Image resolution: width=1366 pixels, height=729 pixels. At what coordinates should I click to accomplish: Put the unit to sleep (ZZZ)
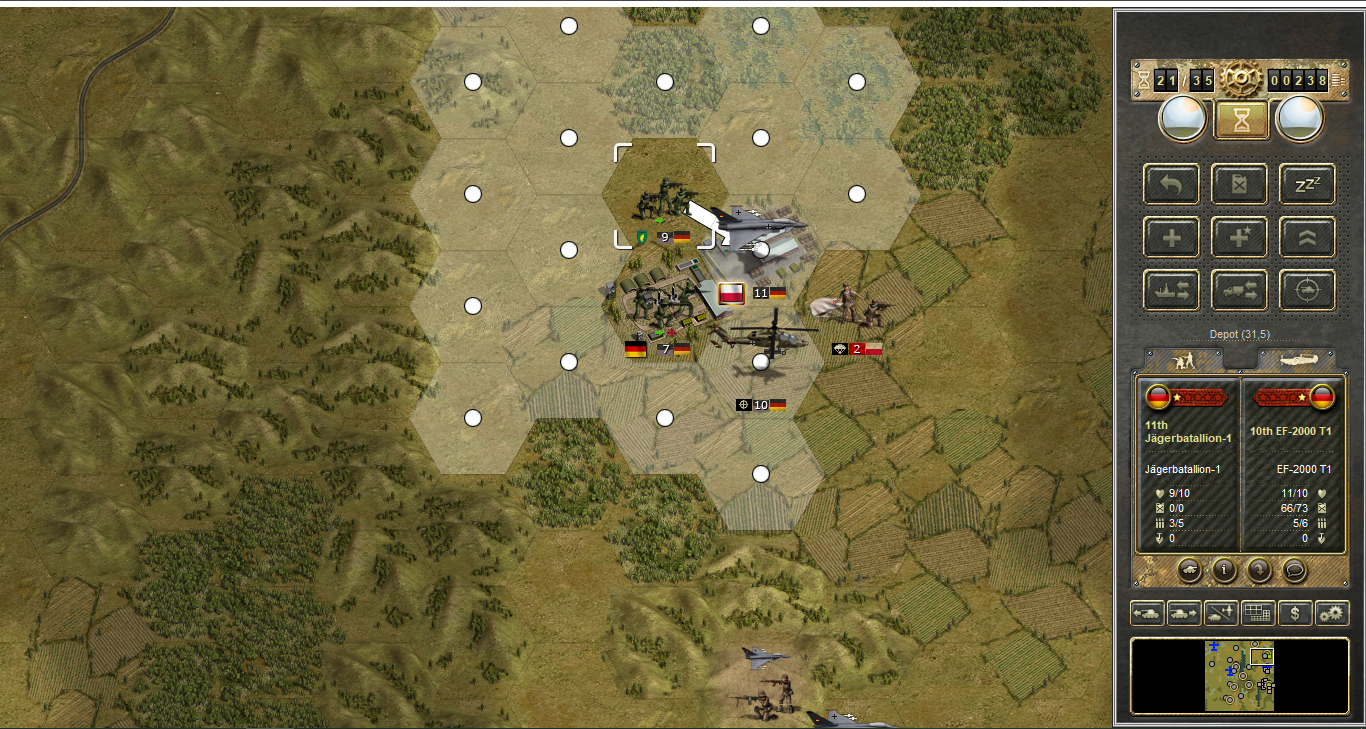[x=1308, y=184]
